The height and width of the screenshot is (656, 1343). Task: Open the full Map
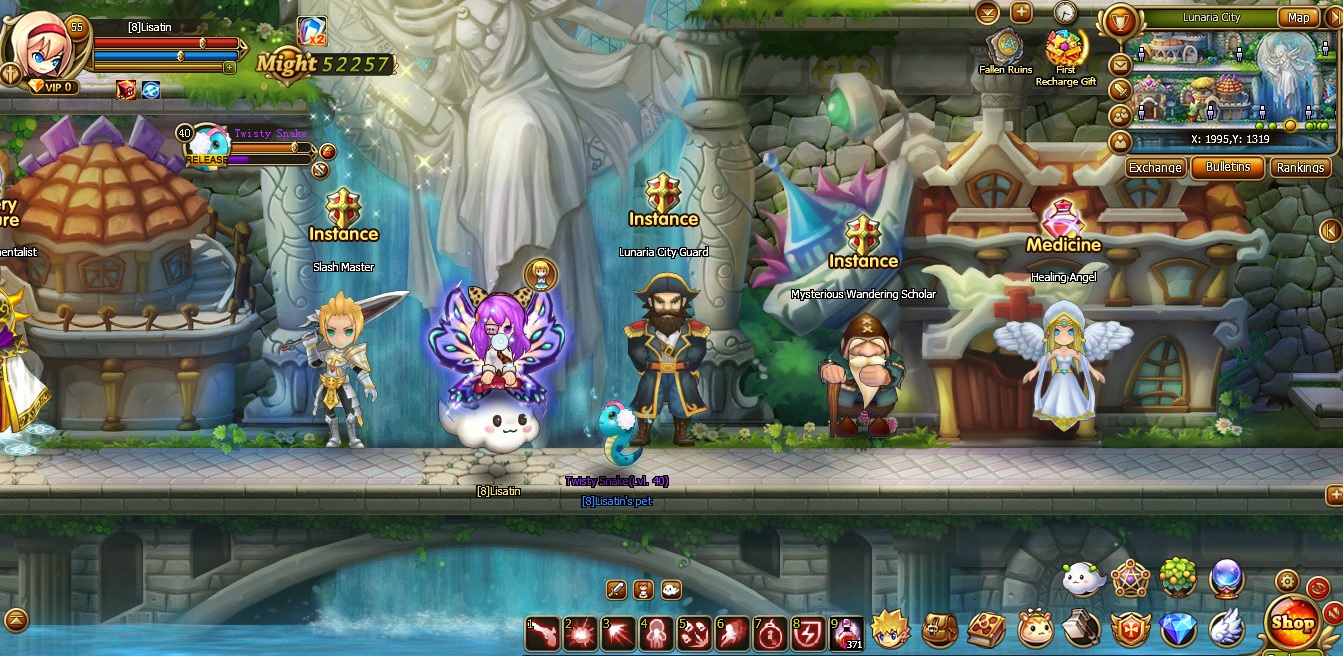[x=1298, y=18]
